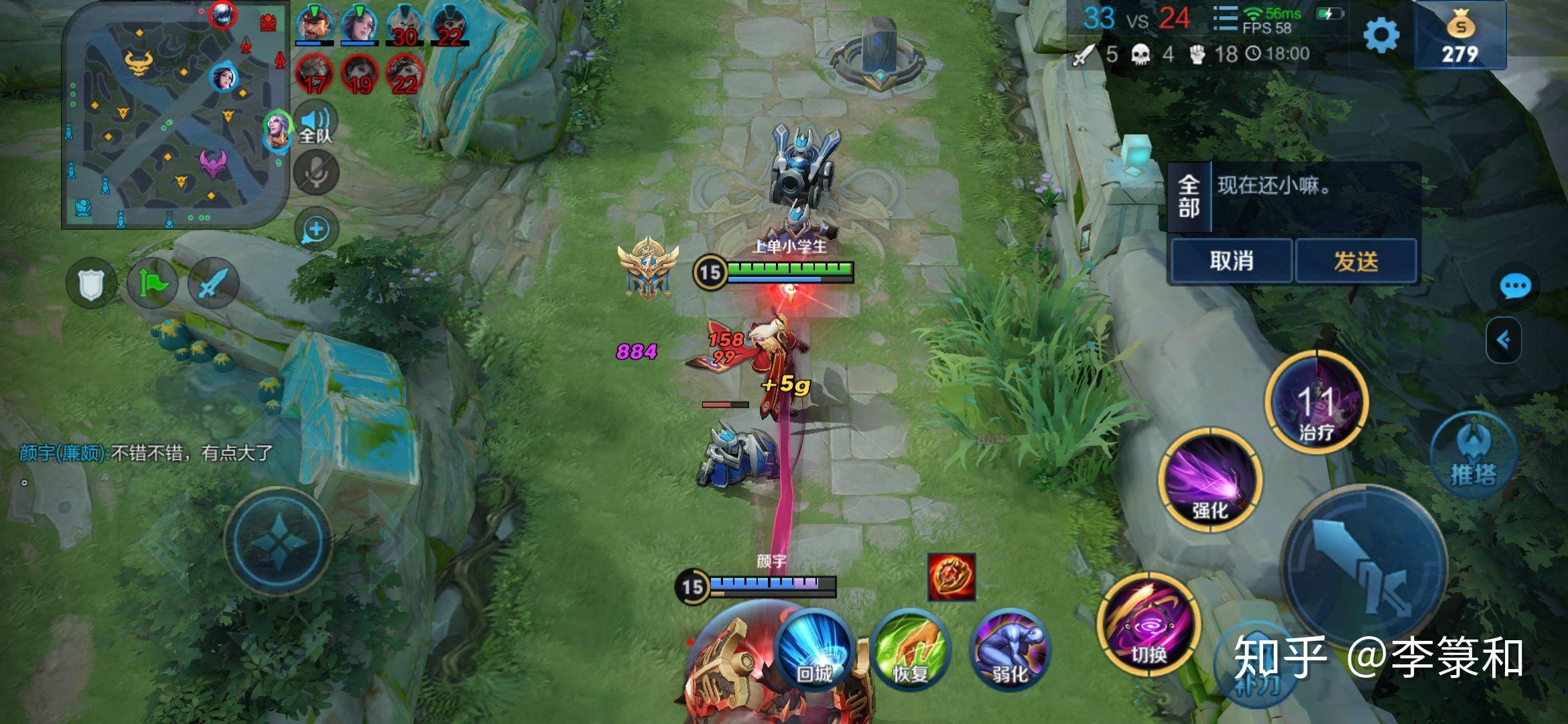This screenshot has height=724, width=1568.
Task: Trigger the main sword attack button
Action: [1364, 570]
